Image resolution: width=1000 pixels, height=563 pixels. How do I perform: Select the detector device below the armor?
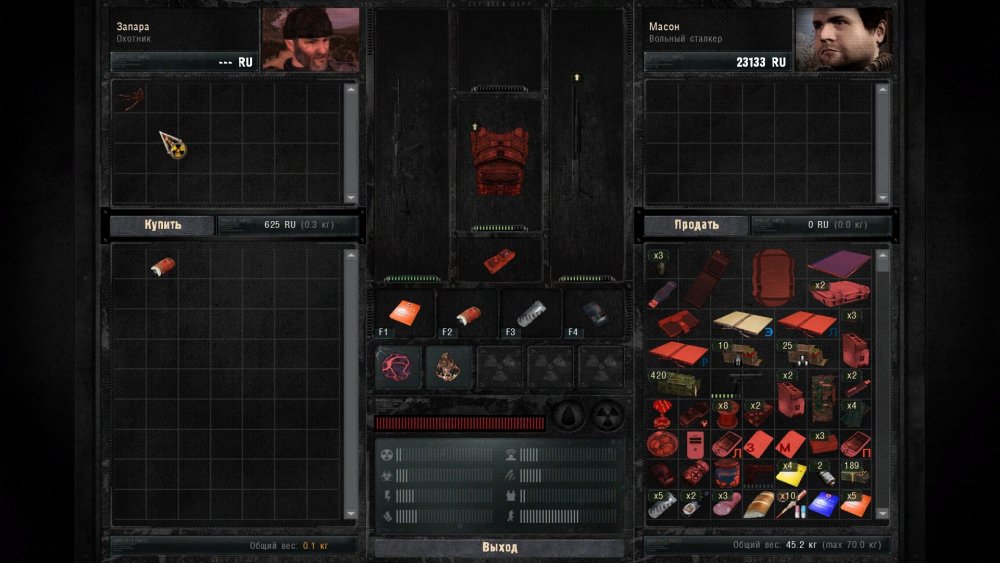coord(498,260)
